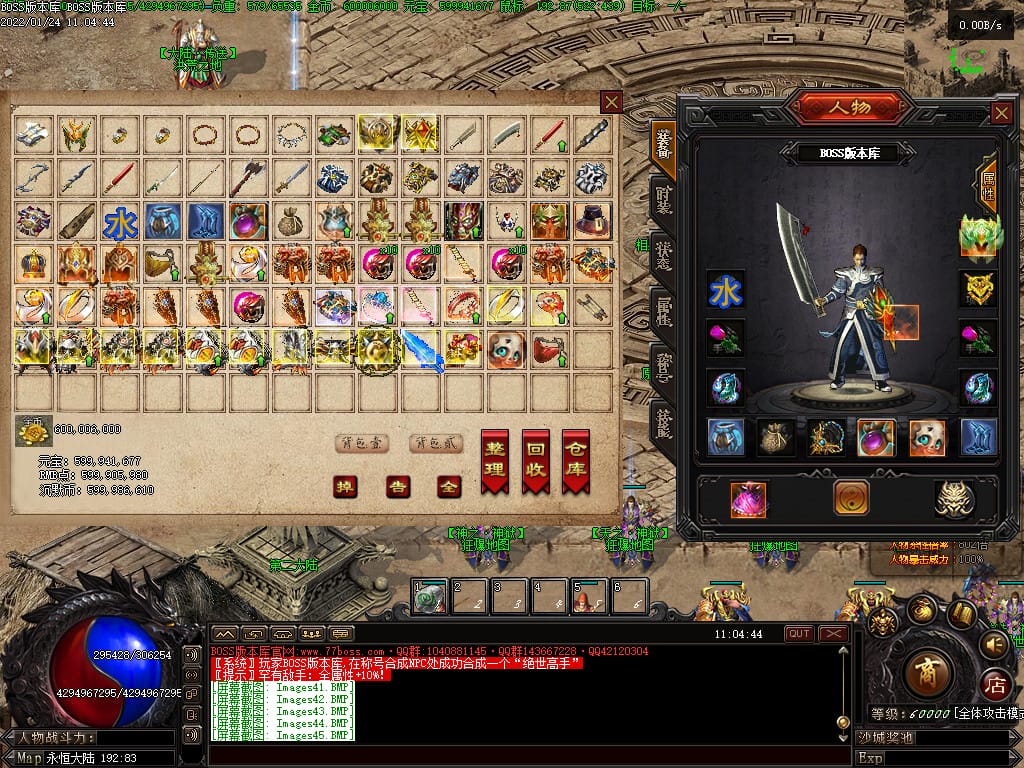
Task: Click the 整理 sort banner button
Action: 495,461
